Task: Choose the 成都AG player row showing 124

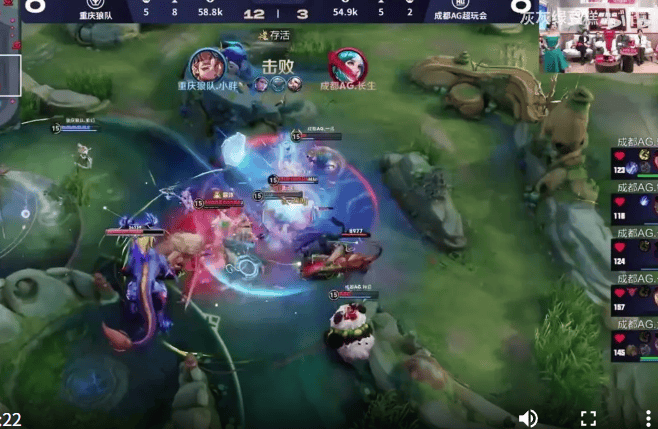Action: [x=634, y=257]
